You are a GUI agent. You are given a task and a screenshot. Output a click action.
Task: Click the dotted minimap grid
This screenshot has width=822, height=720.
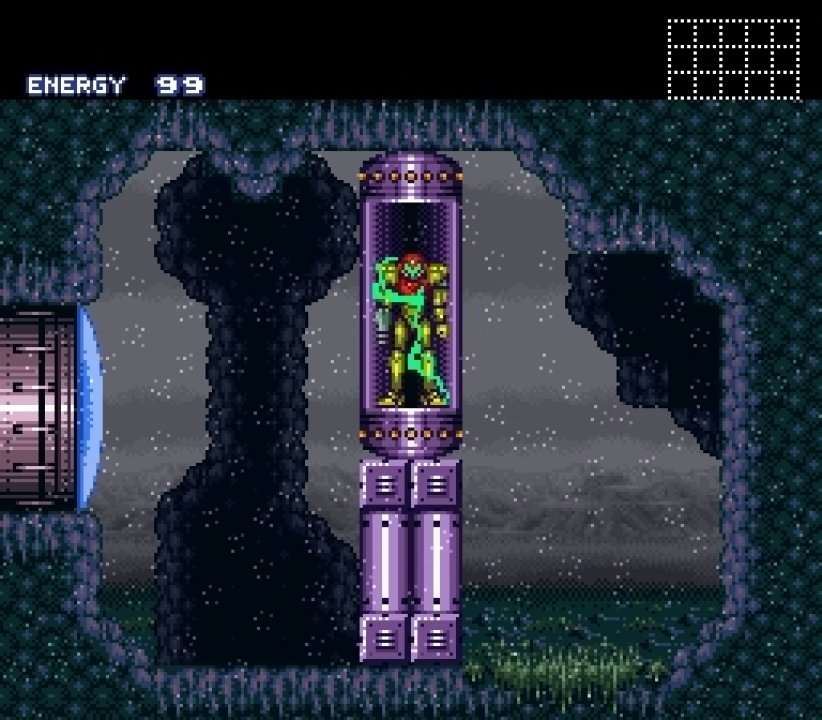[733, 58]
